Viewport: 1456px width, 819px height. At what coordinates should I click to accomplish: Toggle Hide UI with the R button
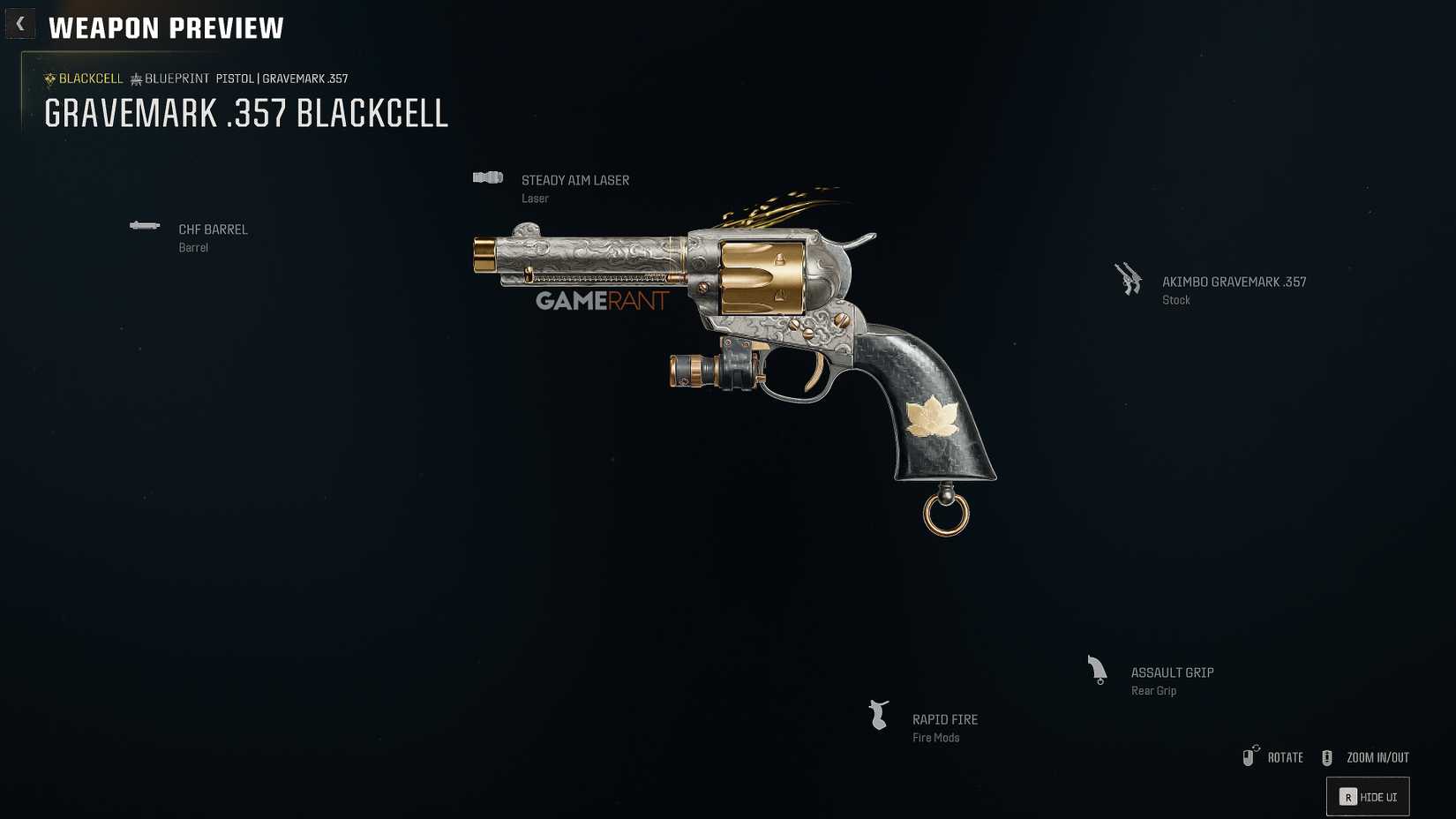tap(1366, 796)
